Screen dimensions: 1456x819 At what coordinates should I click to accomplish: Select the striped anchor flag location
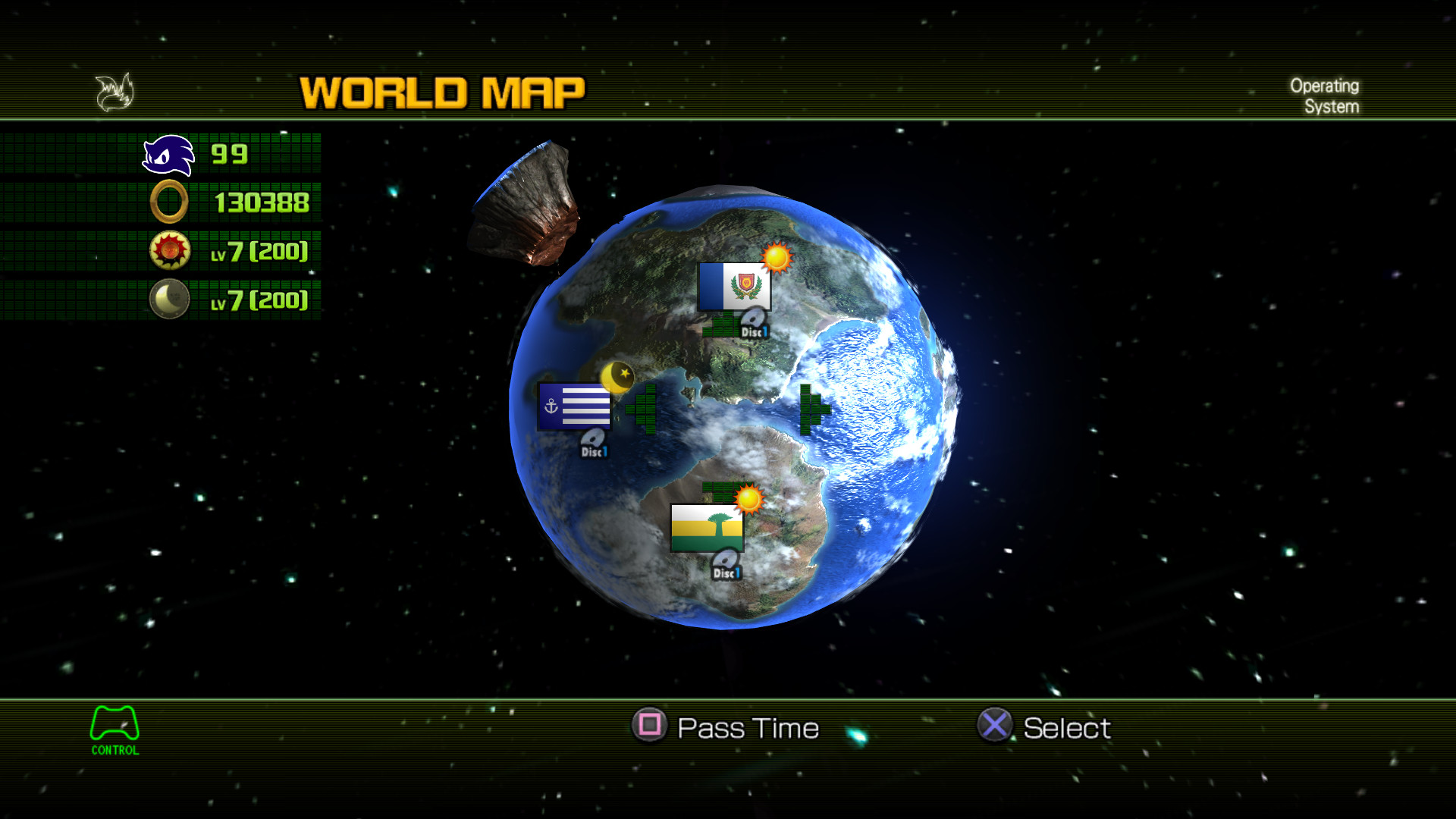tap(573, 406)
